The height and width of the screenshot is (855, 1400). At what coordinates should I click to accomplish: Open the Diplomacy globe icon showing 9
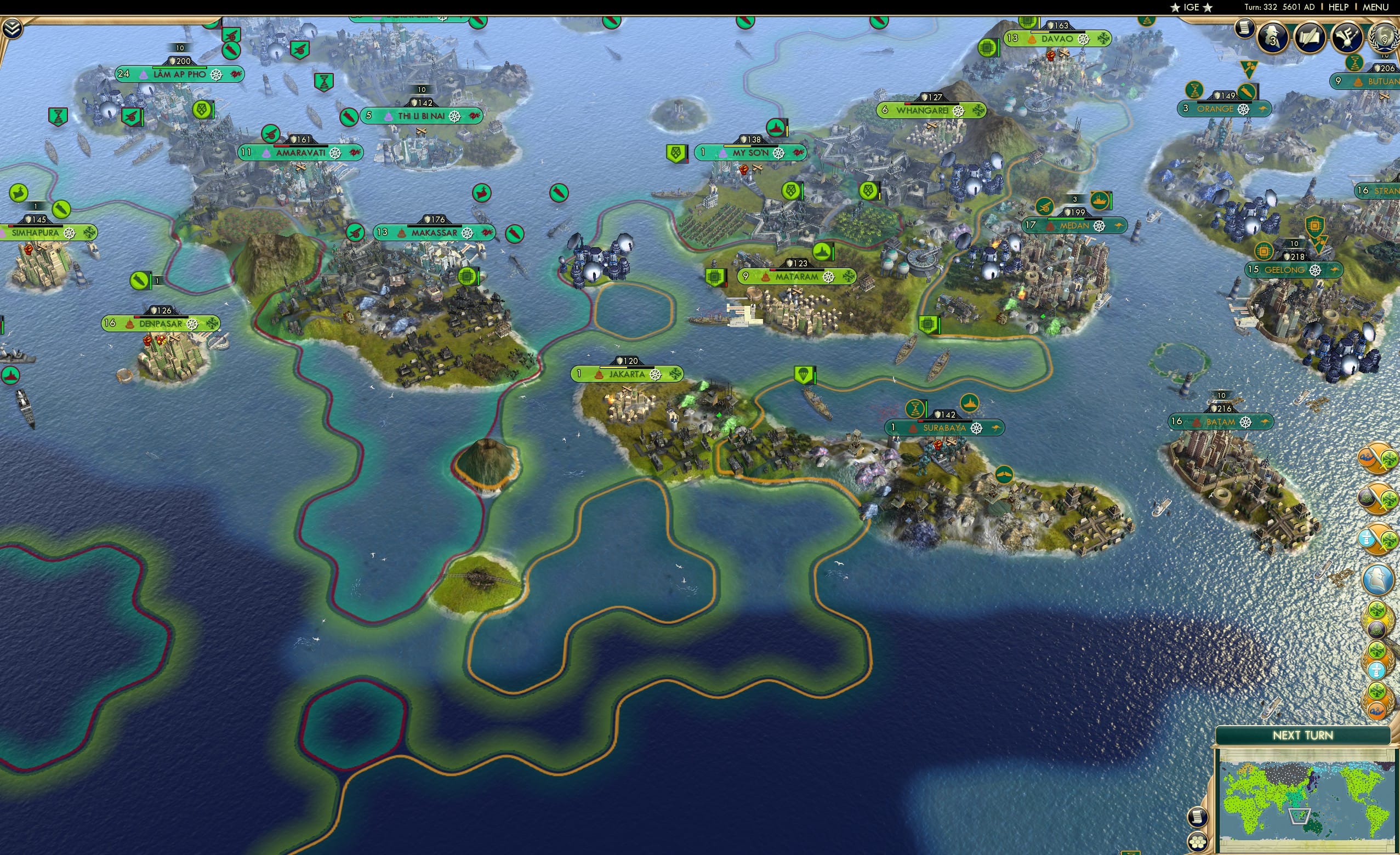coord(1385,38)
